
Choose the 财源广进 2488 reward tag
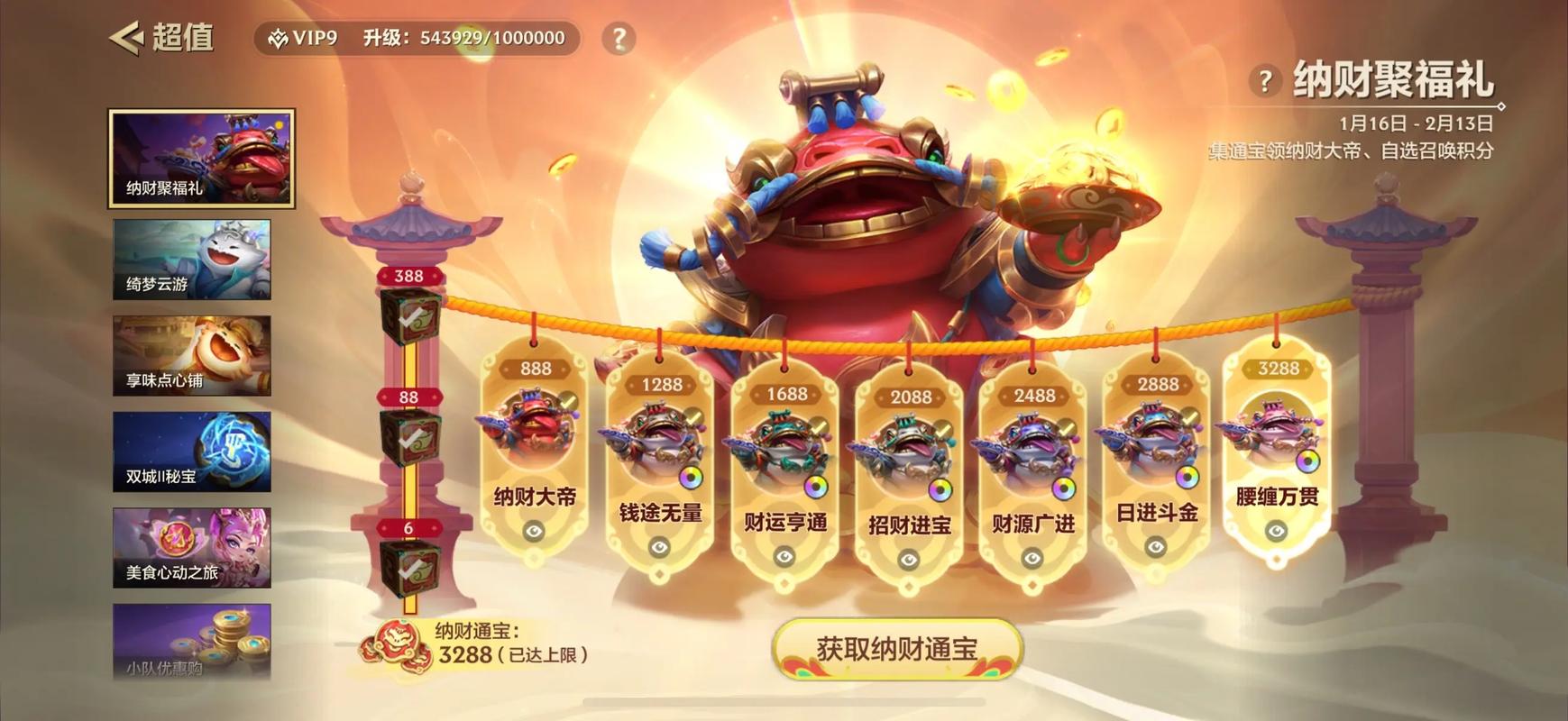[x=1033, y=470]
